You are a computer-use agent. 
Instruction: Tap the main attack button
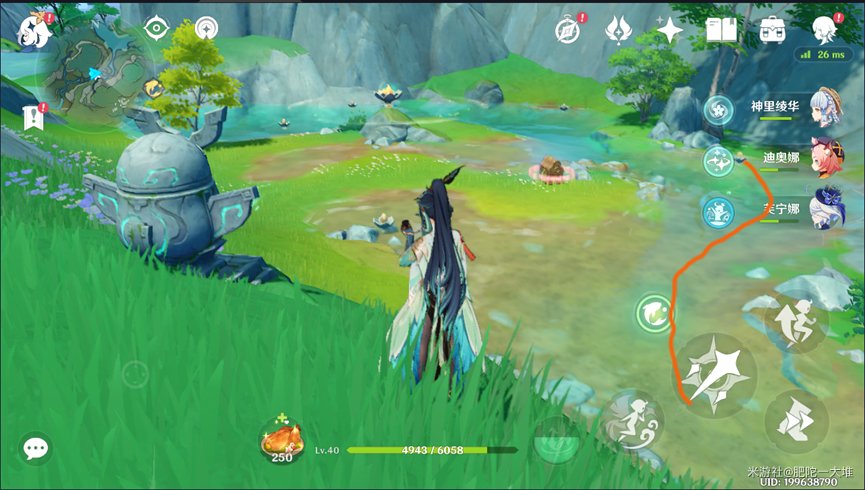tap(713, 374)
